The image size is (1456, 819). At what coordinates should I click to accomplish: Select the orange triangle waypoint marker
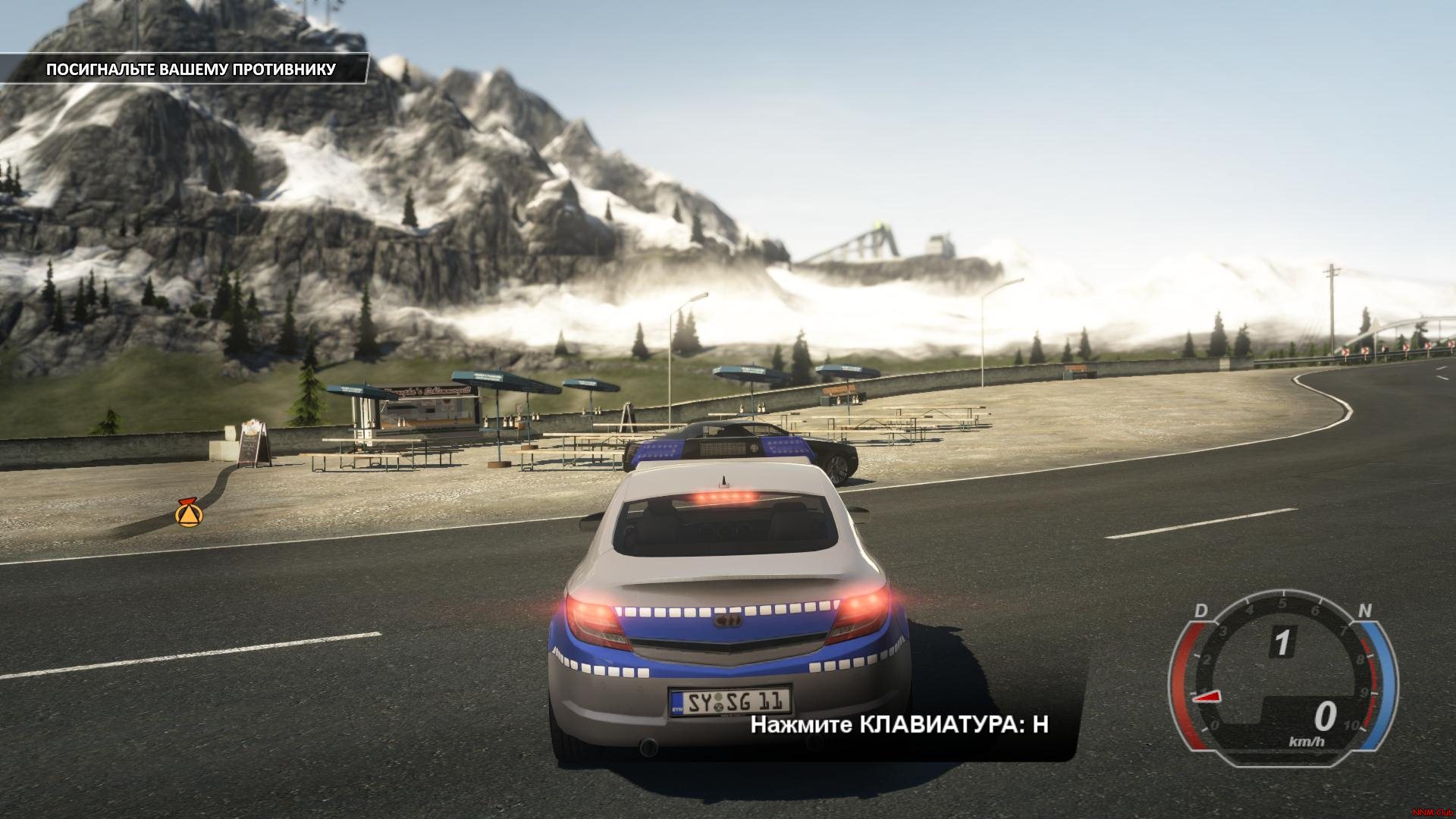[x=187, y=514]
